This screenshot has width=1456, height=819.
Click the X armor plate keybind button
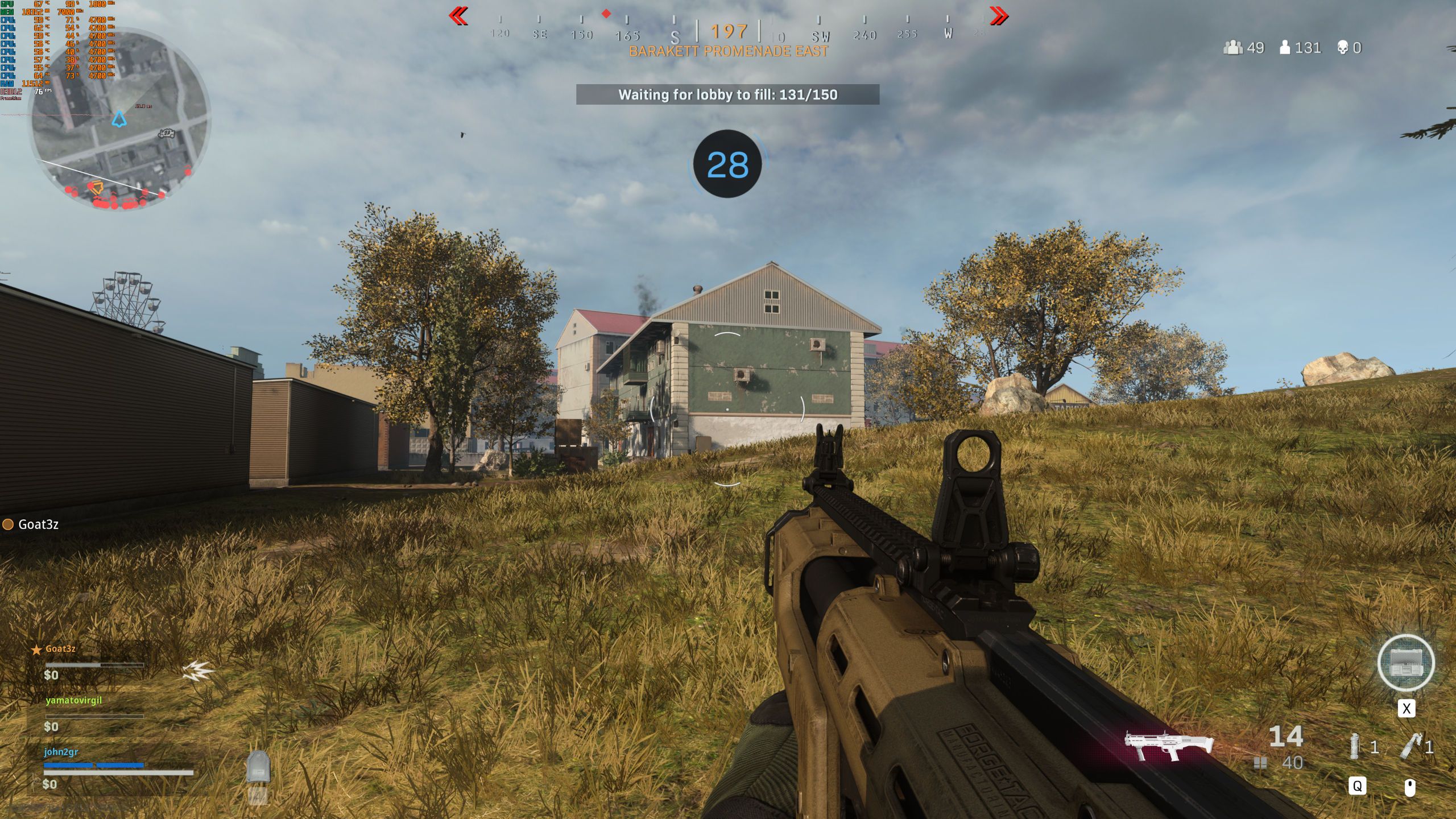click(1407, 709)
